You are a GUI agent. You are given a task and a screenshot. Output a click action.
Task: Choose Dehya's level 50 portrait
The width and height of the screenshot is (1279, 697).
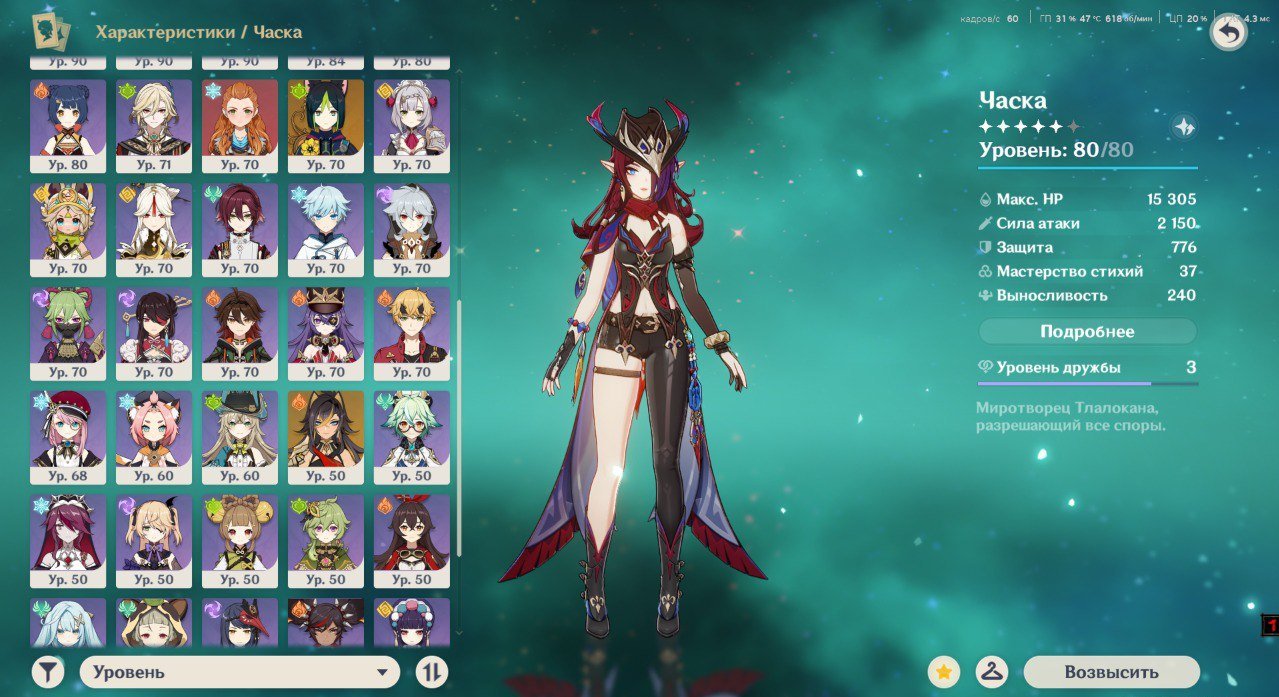point(326,437)
